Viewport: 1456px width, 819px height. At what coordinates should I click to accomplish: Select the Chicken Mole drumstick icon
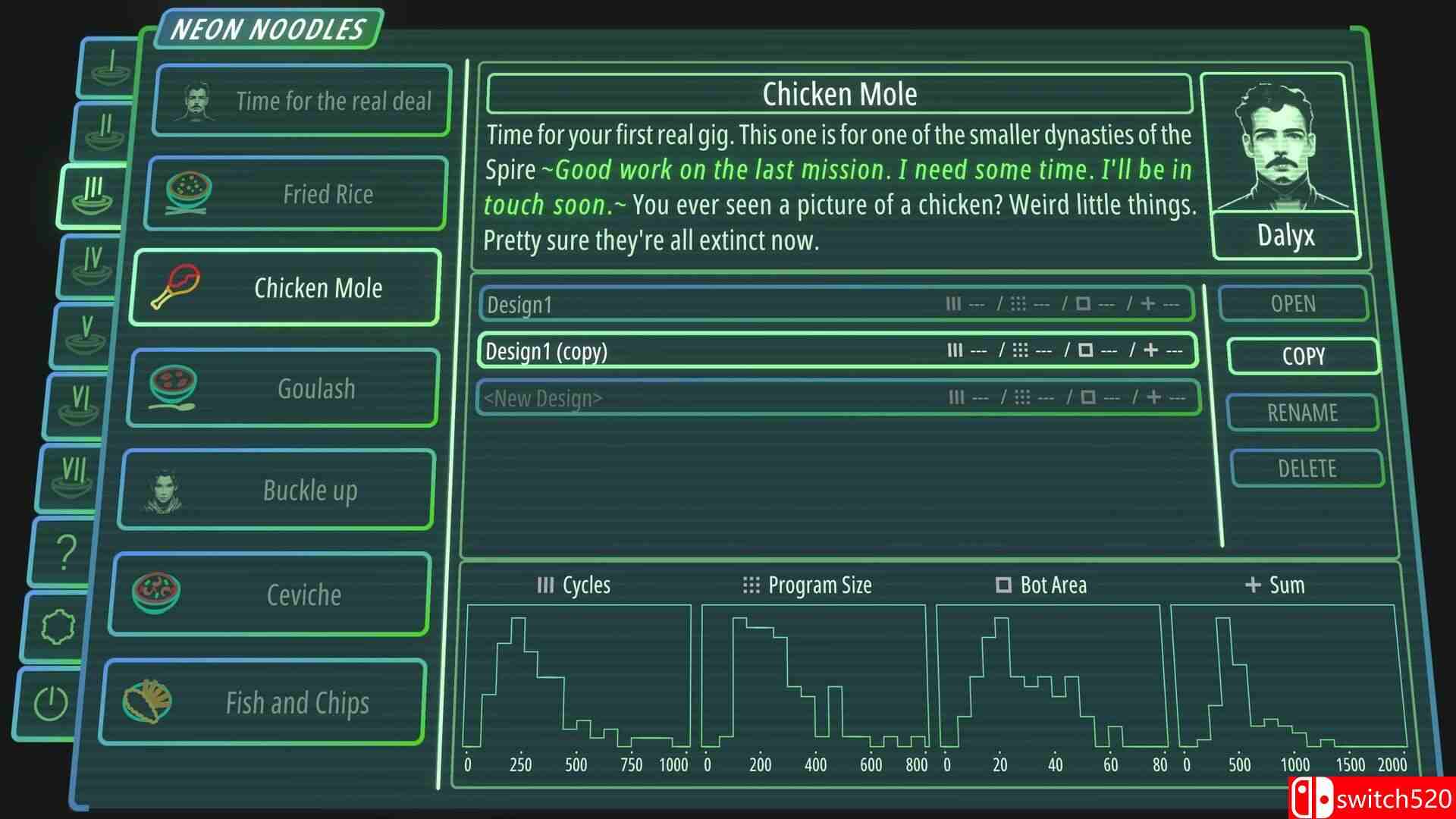[176, 287]
